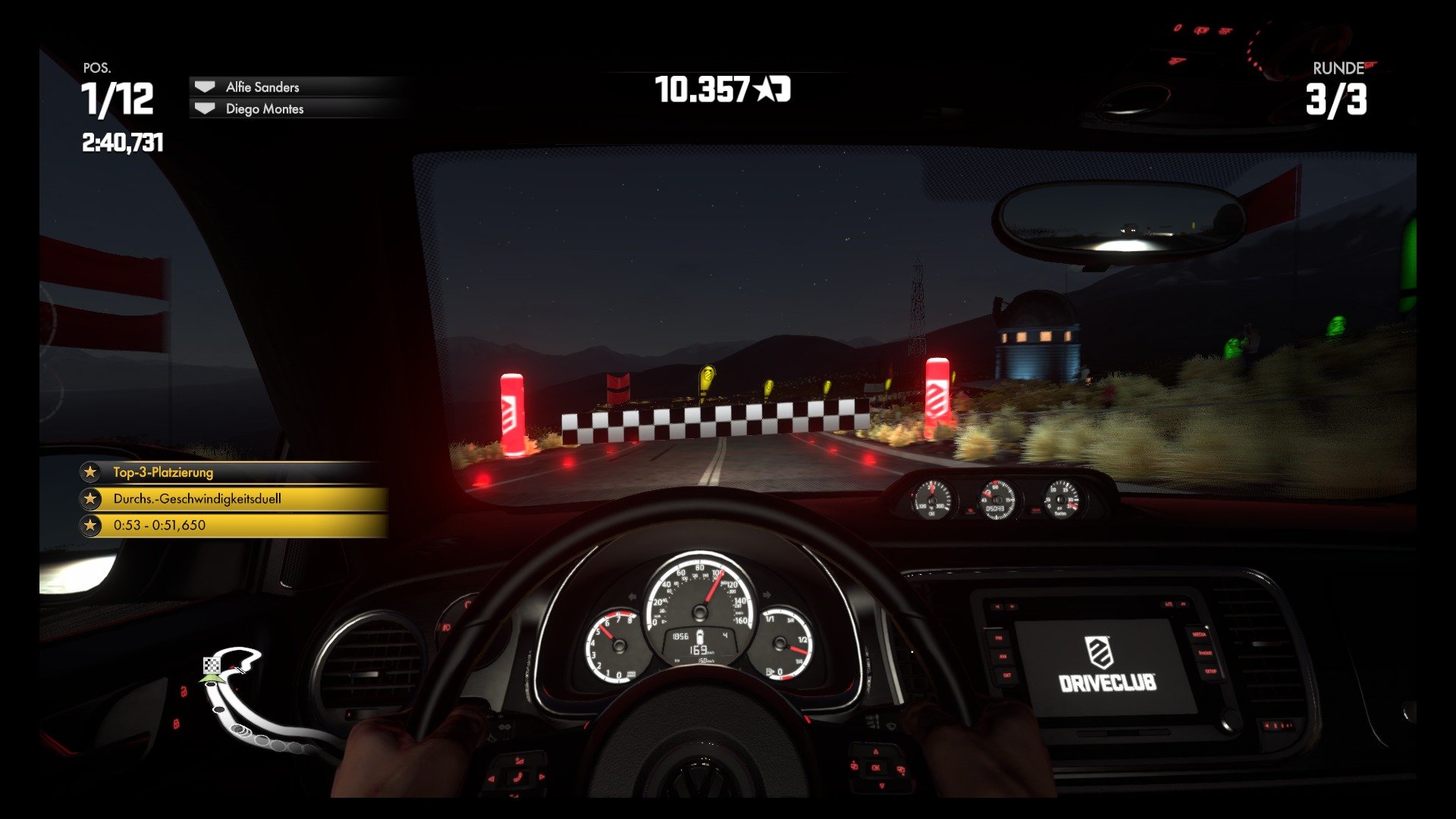Open the SETUP menu on the infotainment unit
1456x819 pixels.
tap(1211, 670)
